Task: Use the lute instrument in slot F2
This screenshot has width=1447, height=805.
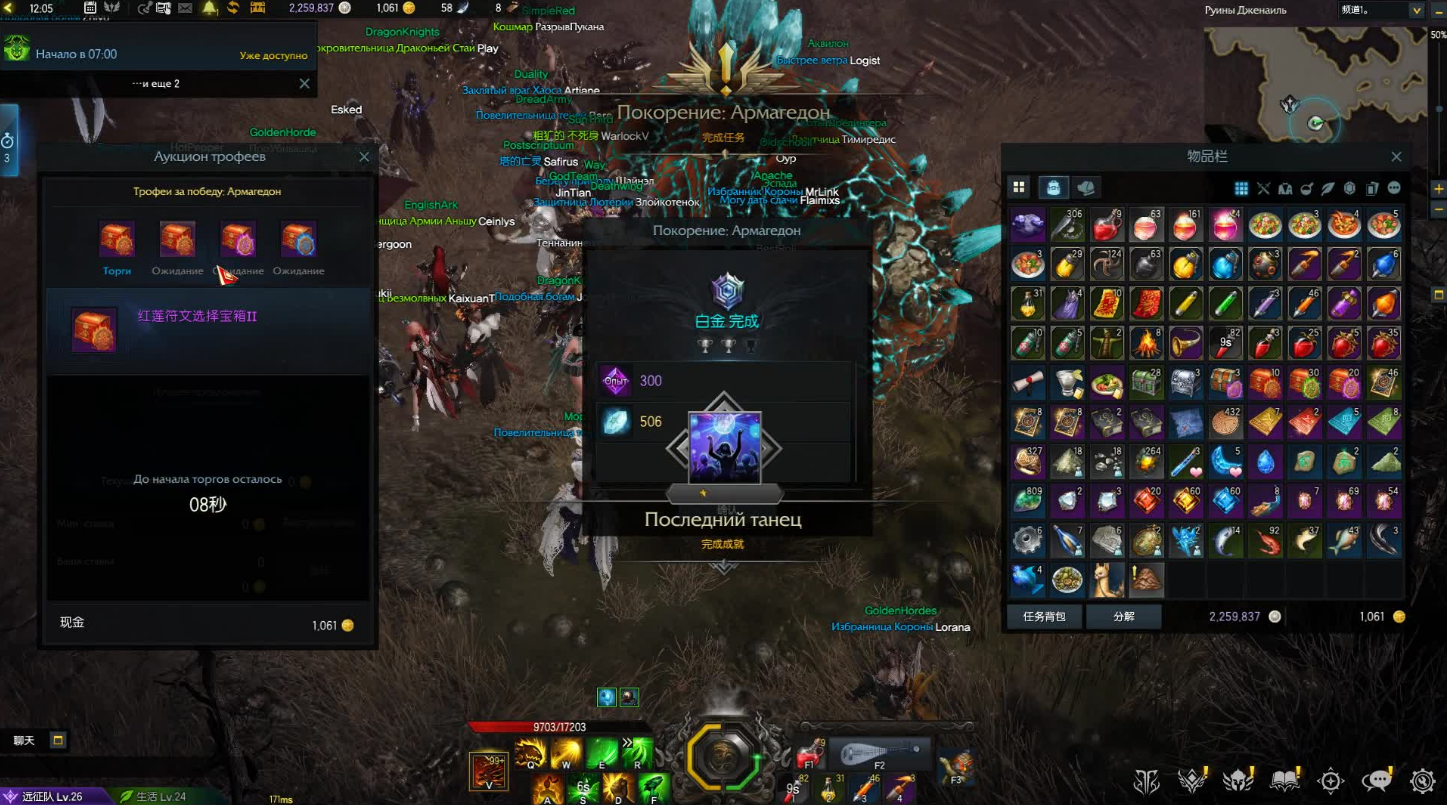Action: click(880, 753)
